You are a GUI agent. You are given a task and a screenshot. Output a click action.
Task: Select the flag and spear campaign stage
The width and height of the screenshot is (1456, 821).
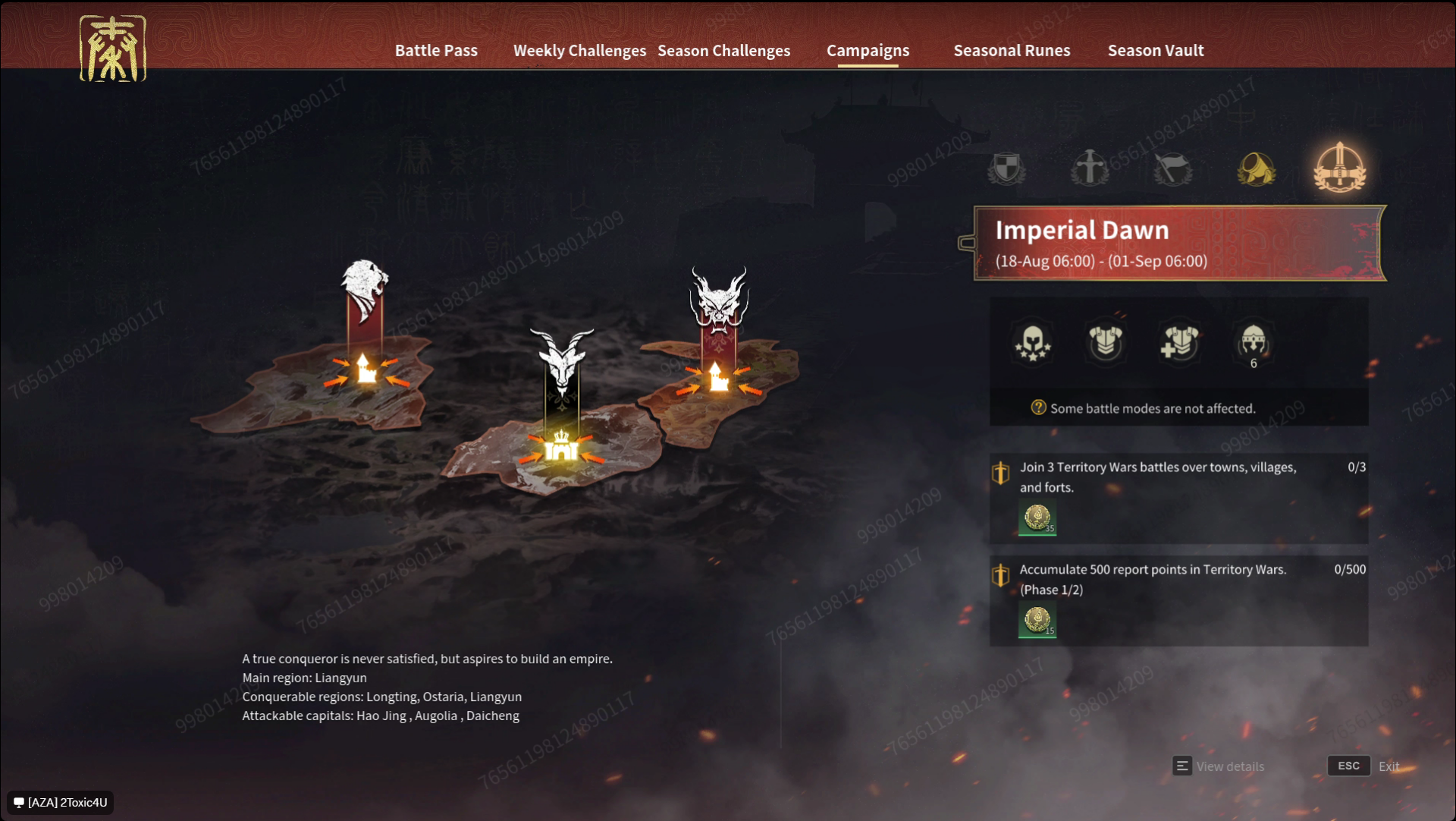click(x=1173, y=168)
